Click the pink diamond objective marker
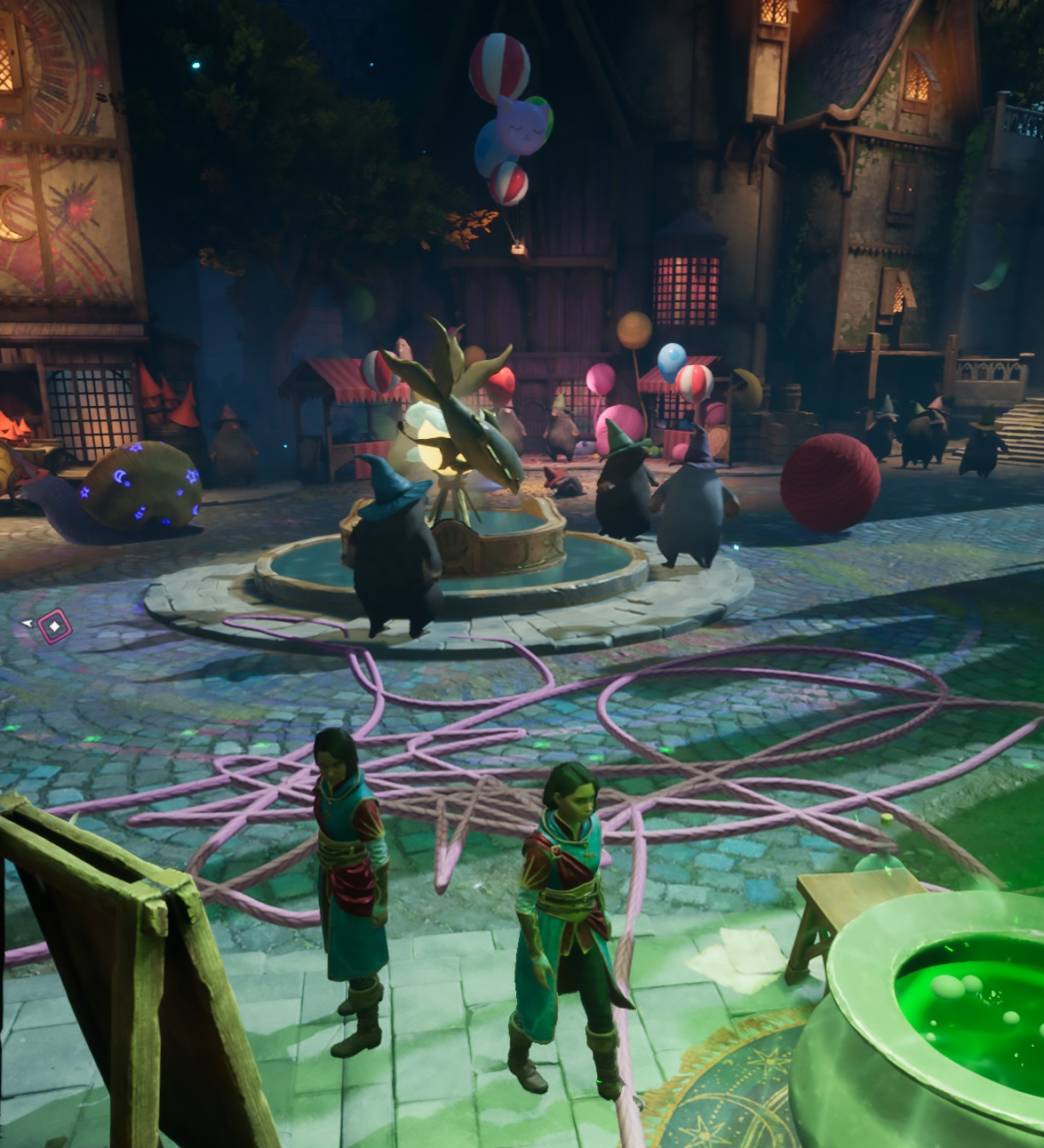The width and height of the screenshot is (1044, 1148). coord(55,626)
